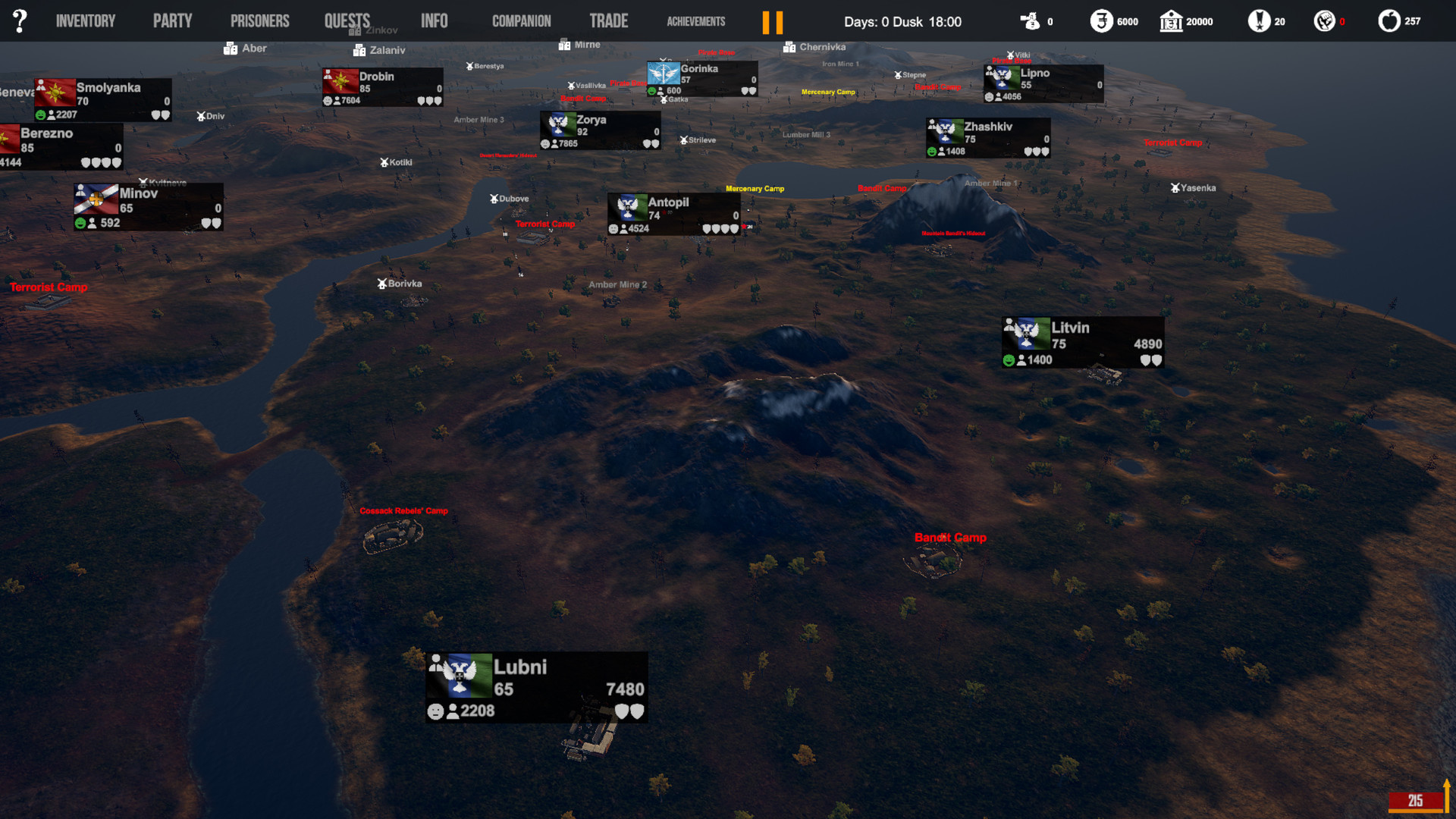Open the Inventory menu

(86, 21)
